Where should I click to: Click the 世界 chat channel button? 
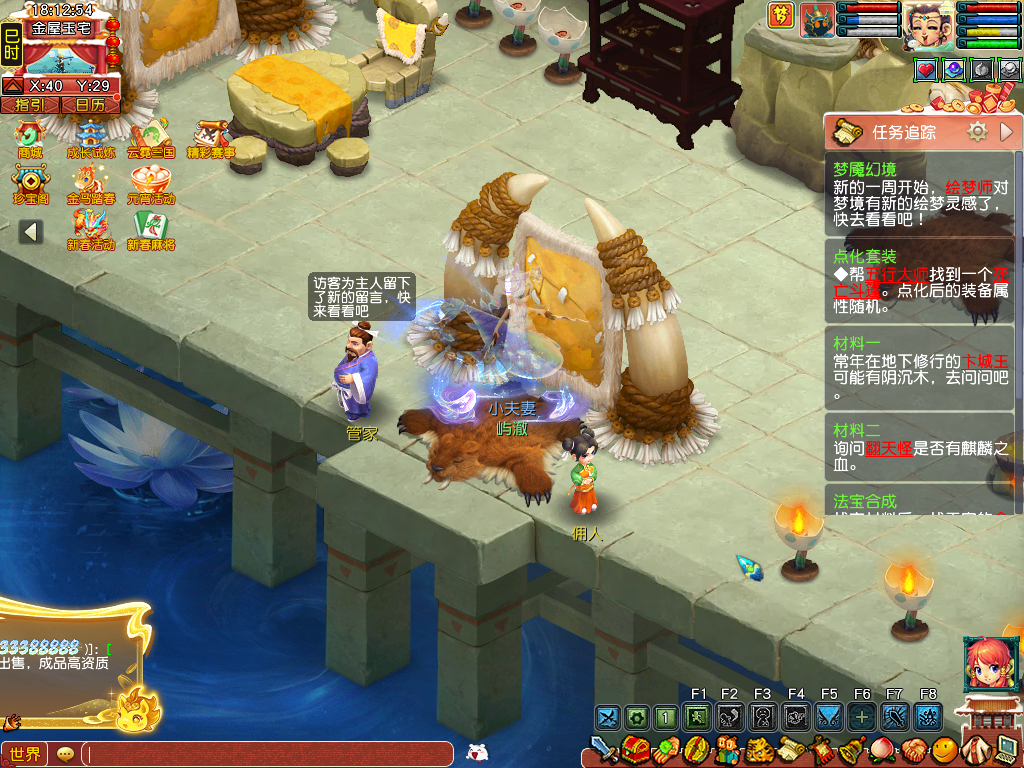click(x=25, y=754)
